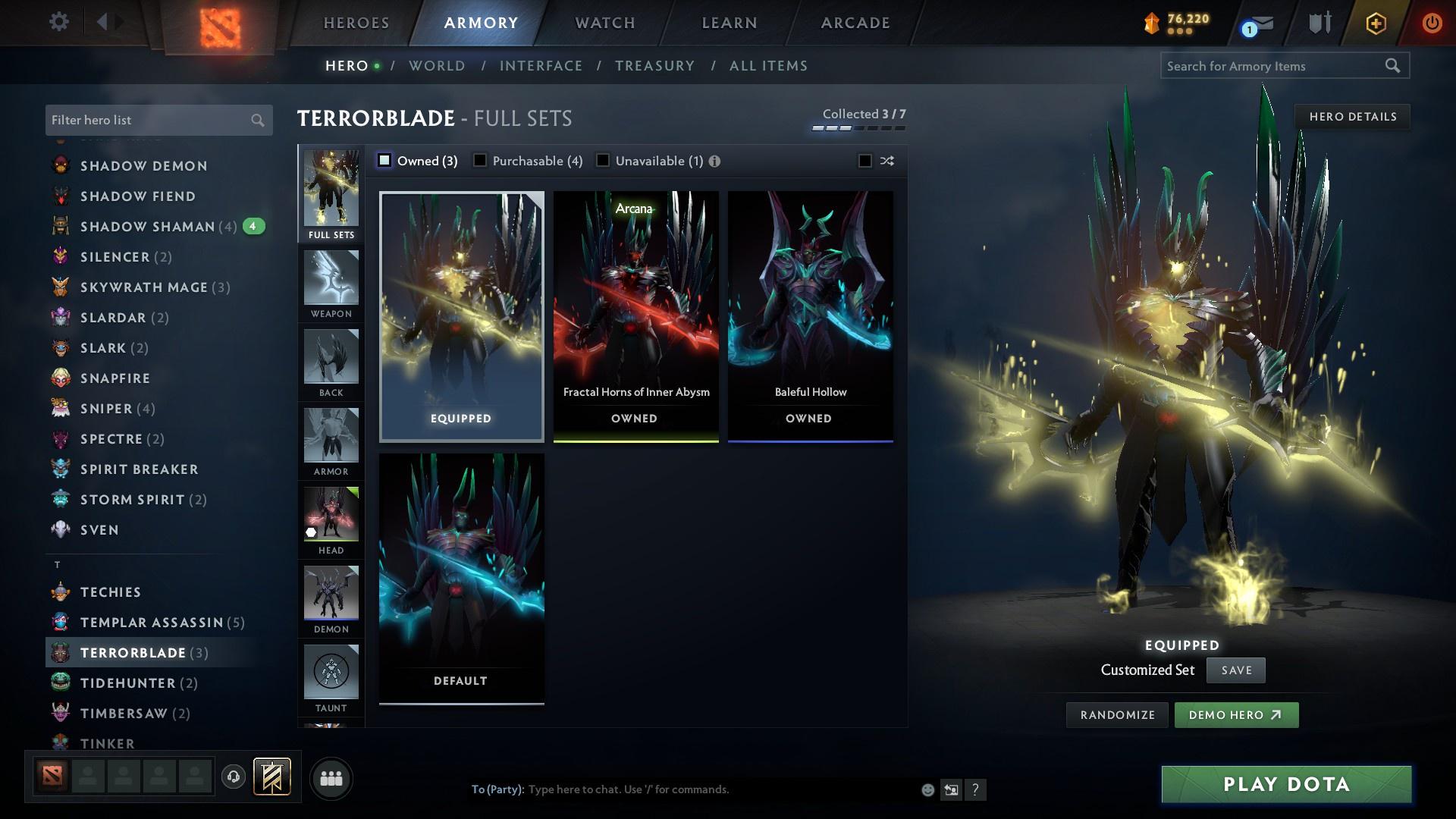This screenshot has width=1456, height=819.
Task: Click the info icon next to Unavailable filter
Action: click(716, 161)
